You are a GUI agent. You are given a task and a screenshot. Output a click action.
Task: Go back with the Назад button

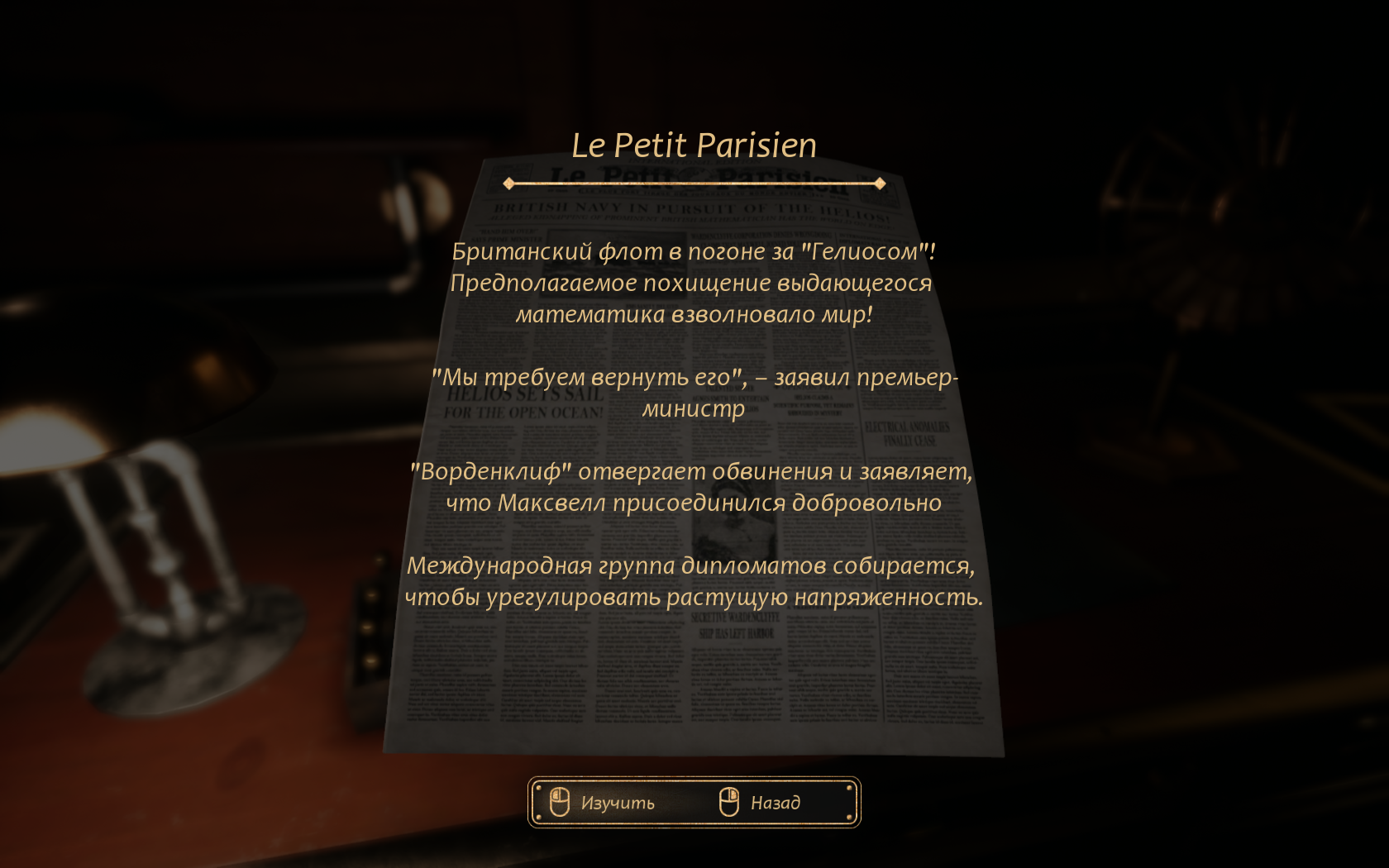click(761, 802)
